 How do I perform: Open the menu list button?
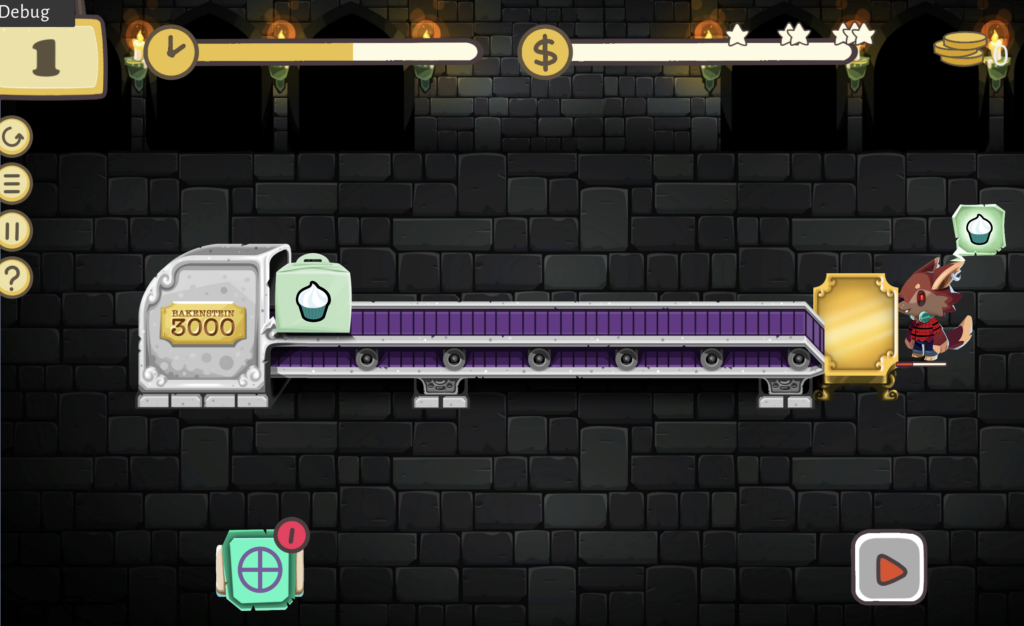(14, 184)
